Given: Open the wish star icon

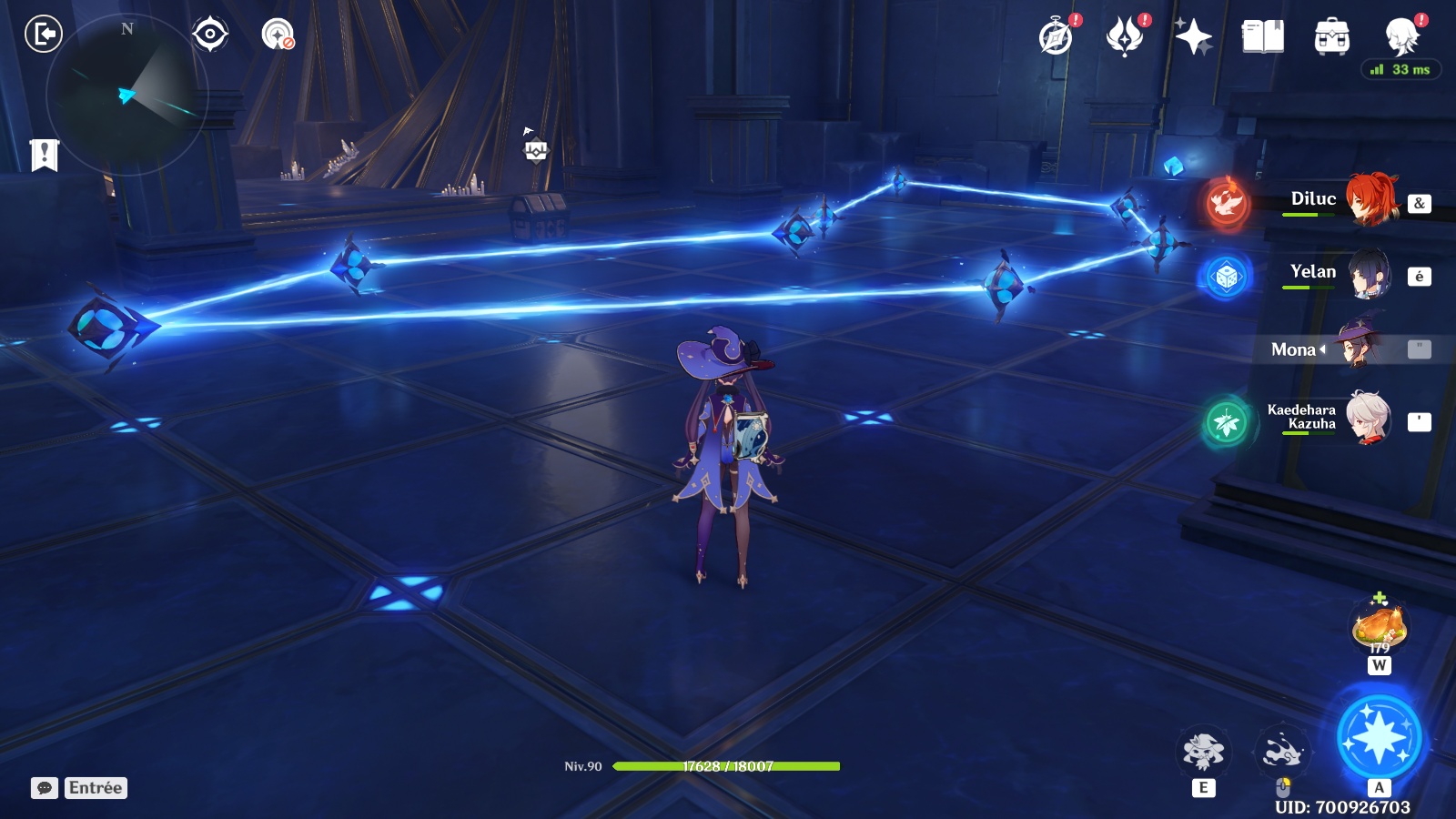Looking at the screenshot, I should click(1193, 37).
